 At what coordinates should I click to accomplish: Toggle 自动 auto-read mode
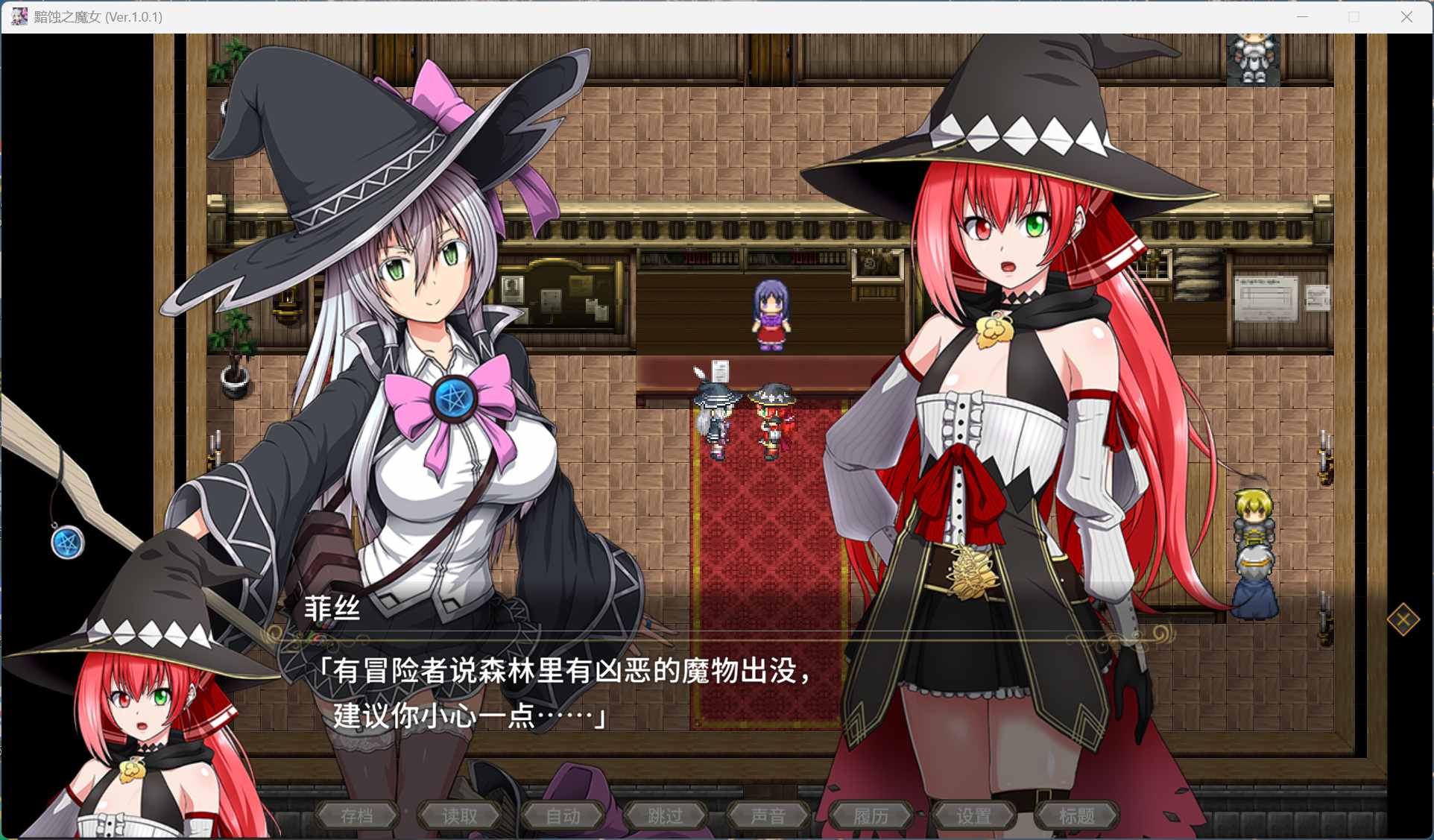[x=563, y=815]
